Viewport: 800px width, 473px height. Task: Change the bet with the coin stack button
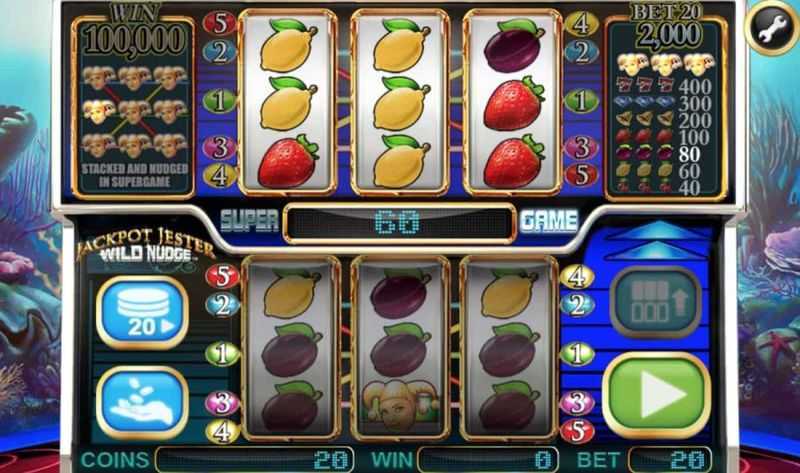pos(141,313)
